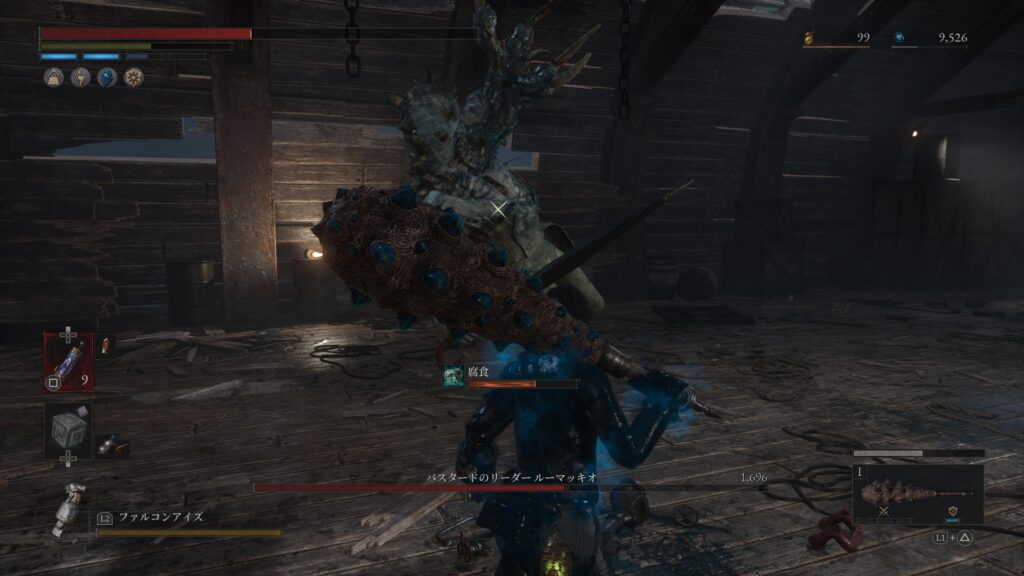Click the orange icon beside the 99 counter
The height and width of the screenshot is (576, 1024).
(x=810, y=39)
